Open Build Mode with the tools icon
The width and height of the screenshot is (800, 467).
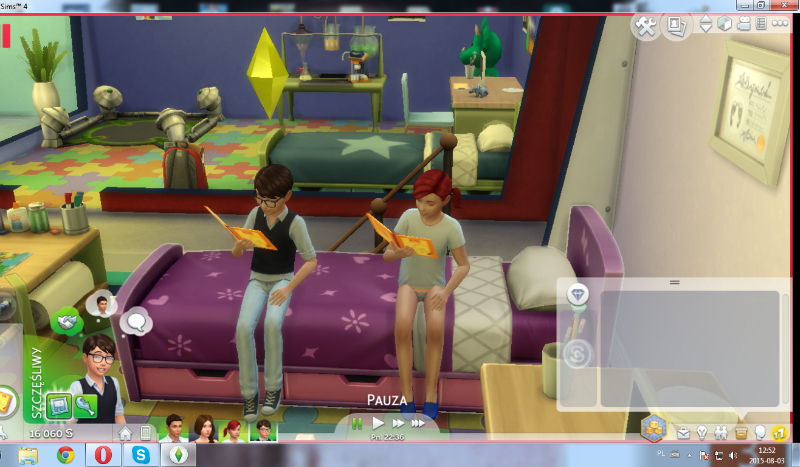[x=646, y=28]
